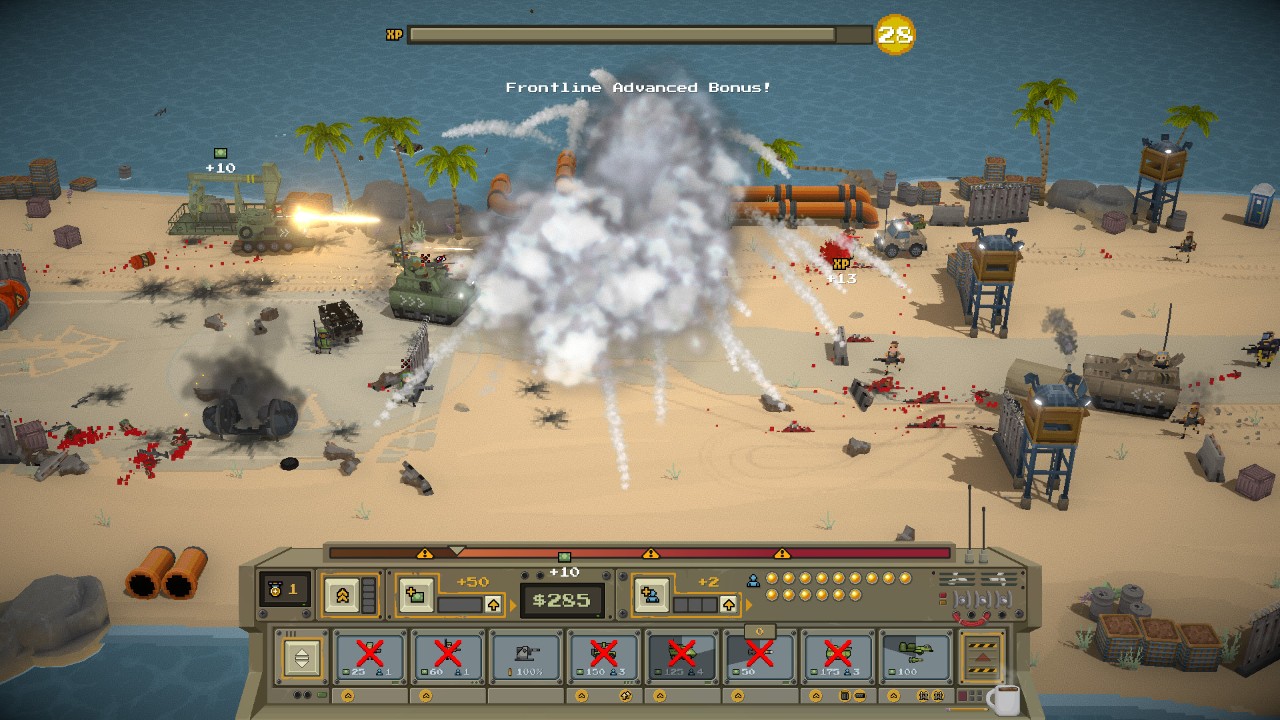Toggle the up-down arrow lane switch button
The height and width of the screenshot is (720, 1280).
[300, 657]
